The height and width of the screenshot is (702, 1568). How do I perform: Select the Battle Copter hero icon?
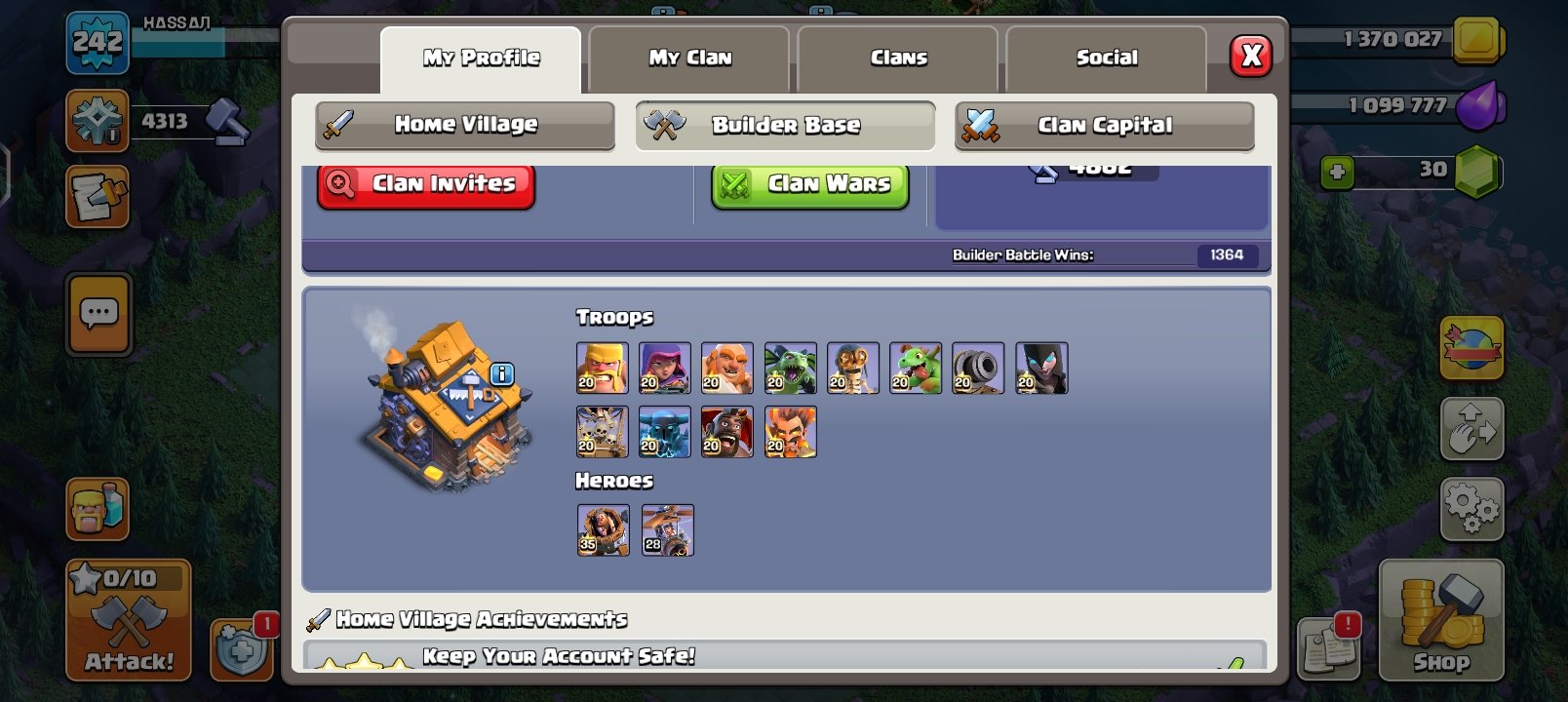point(666,530)
